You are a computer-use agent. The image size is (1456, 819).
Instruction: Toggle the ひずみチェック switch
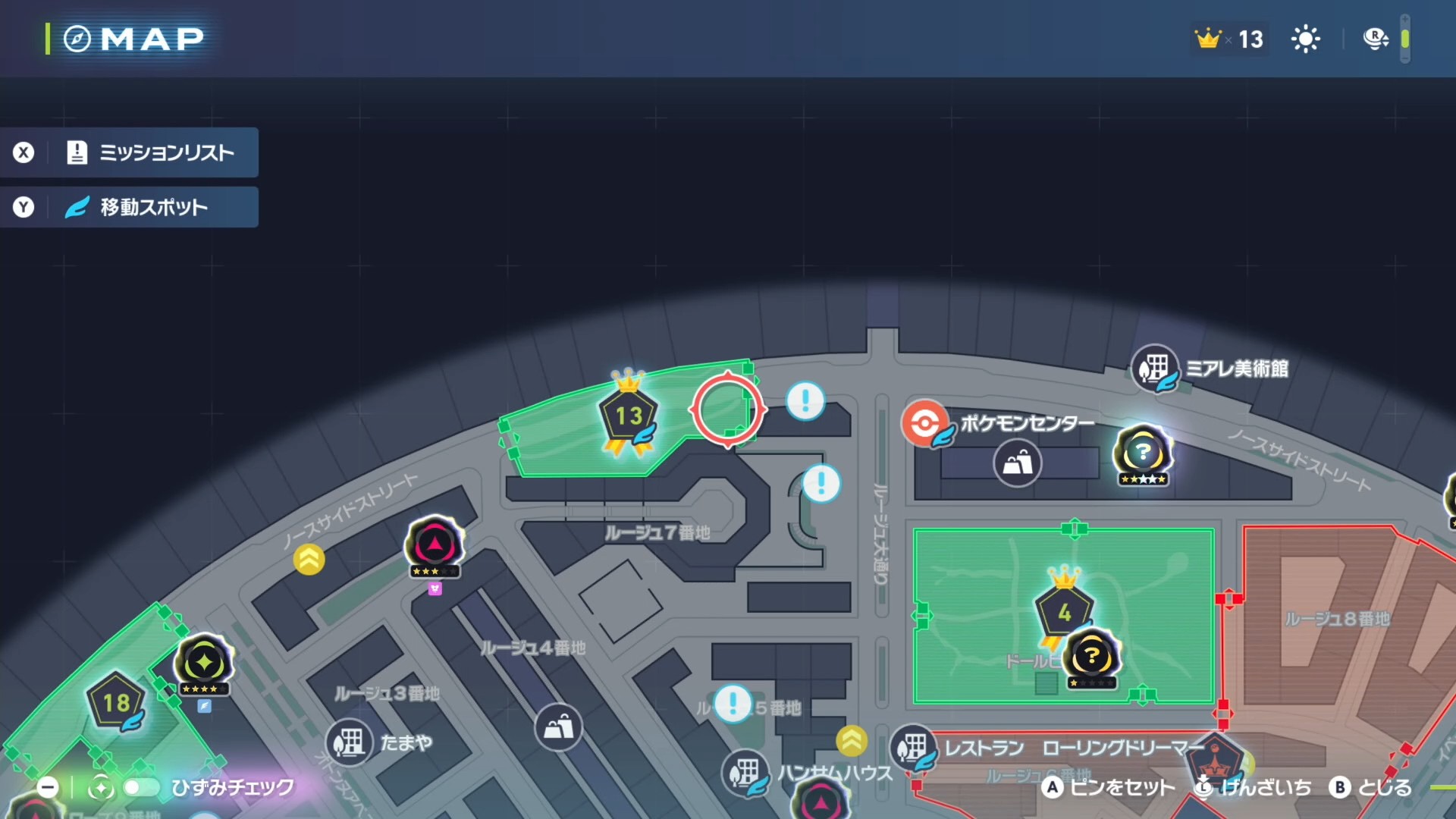(x=141, y=788)
